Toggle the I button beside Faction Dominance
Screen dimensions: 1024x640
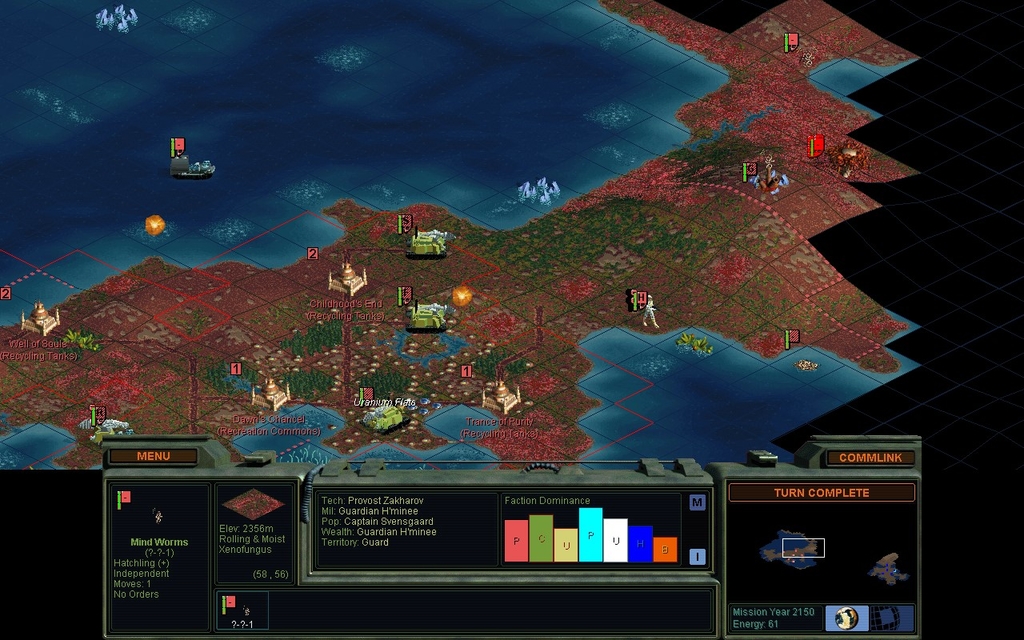click(697, 557)
